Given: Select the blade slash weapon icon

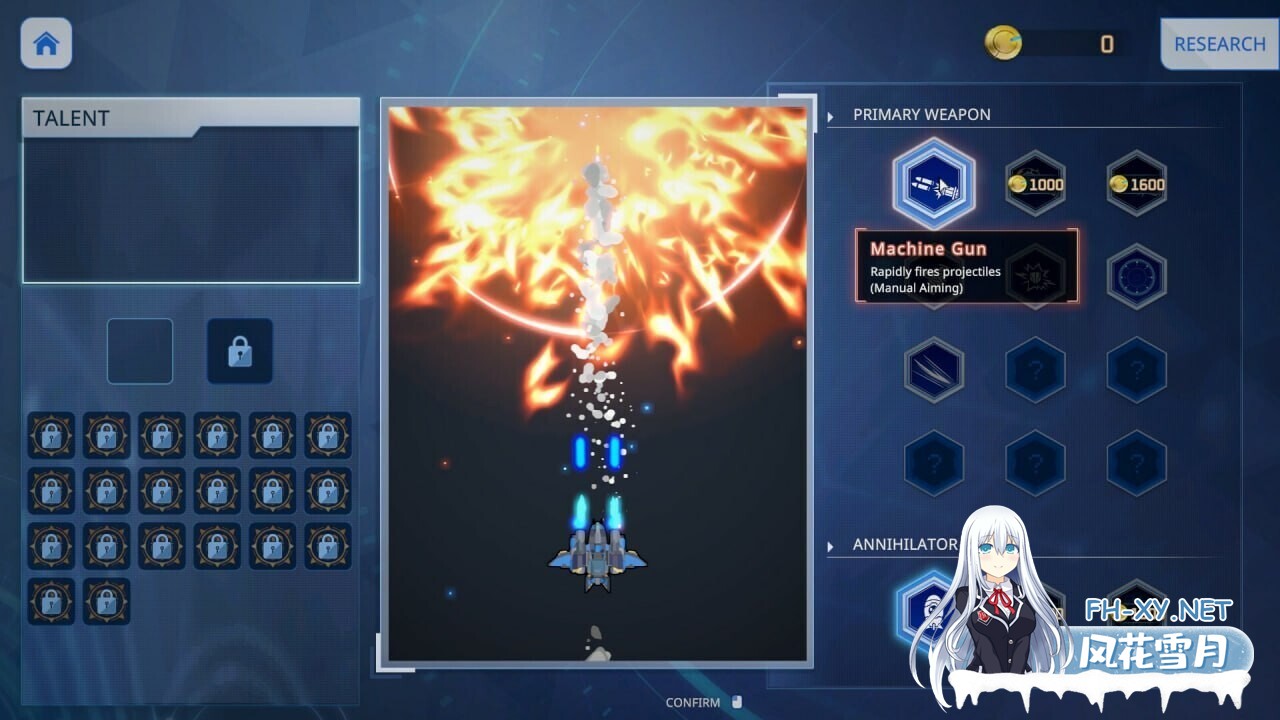Looking at the screenshot, I should (x=934, y=370).
